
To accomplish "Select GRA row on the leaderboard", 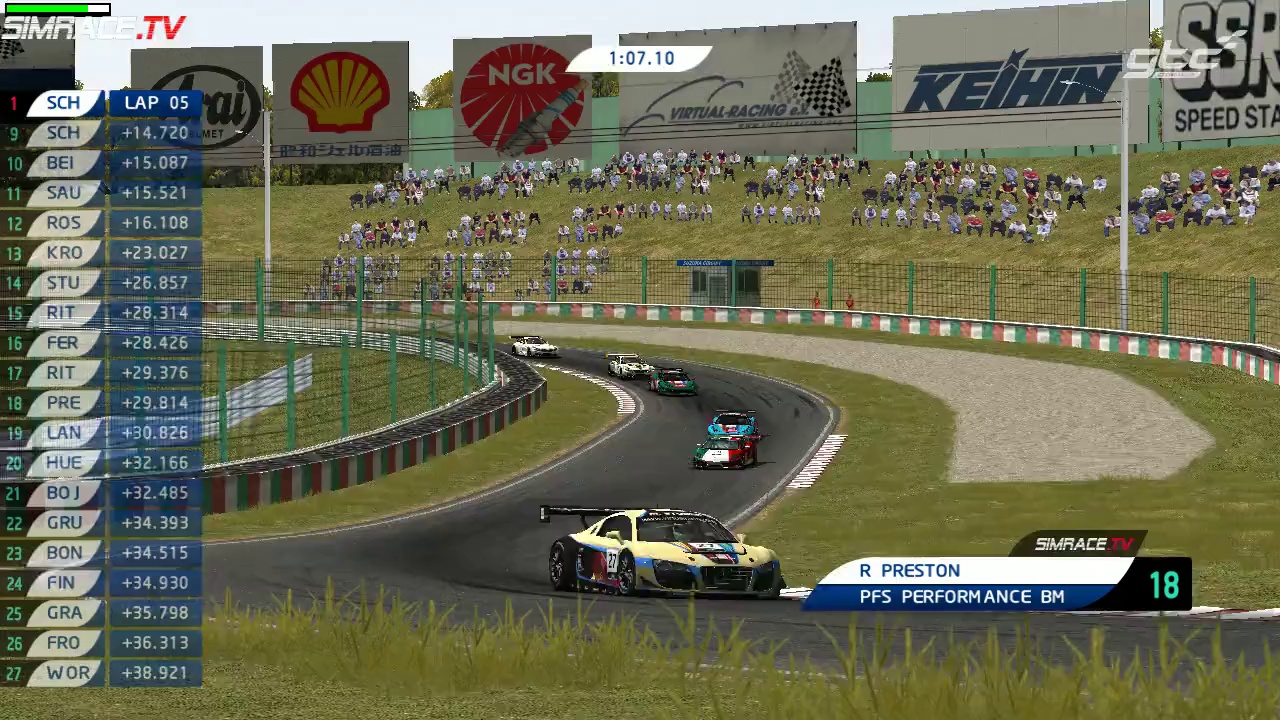I will click(x=64, y=613).
